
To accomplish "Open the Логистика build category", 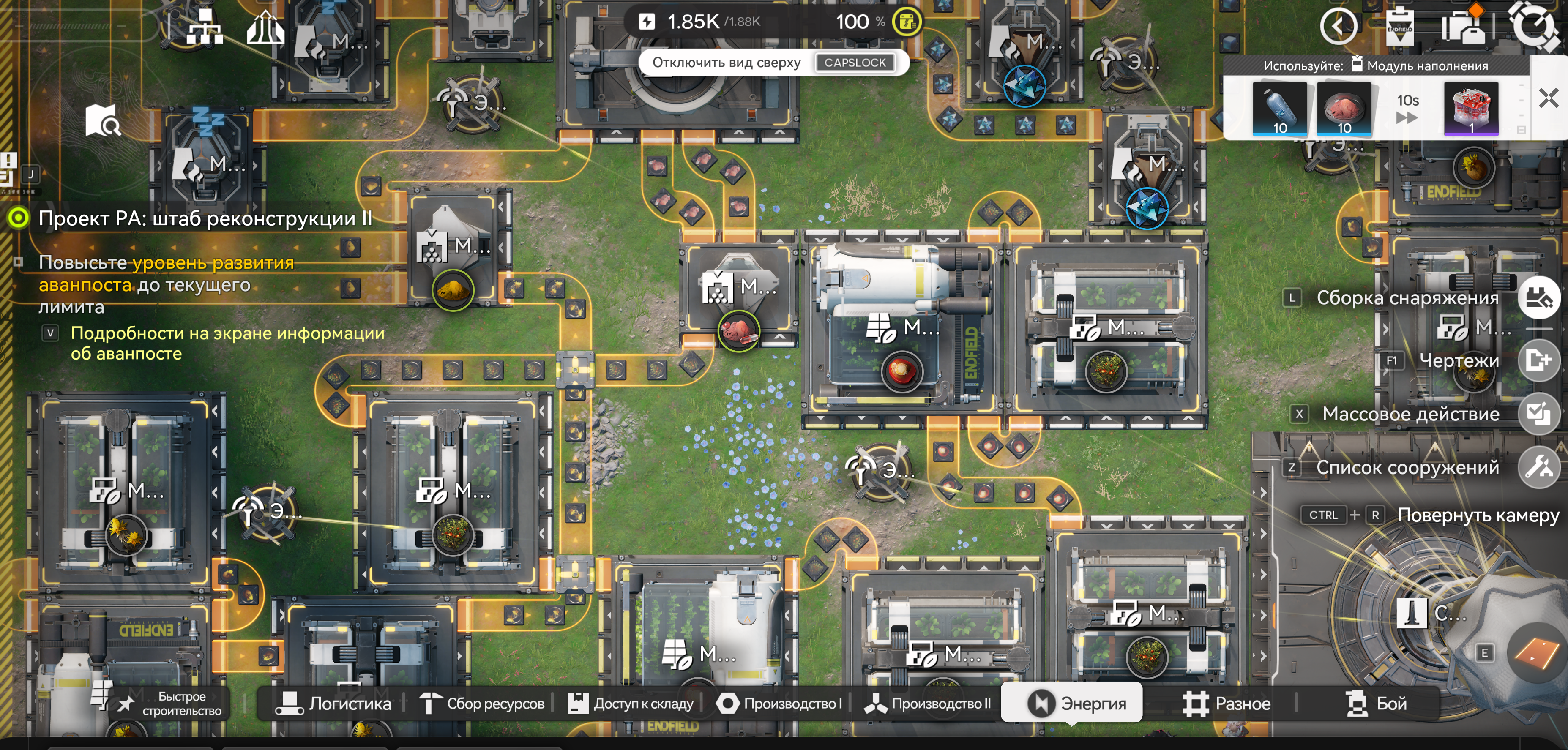I will (x=333, y=703).
